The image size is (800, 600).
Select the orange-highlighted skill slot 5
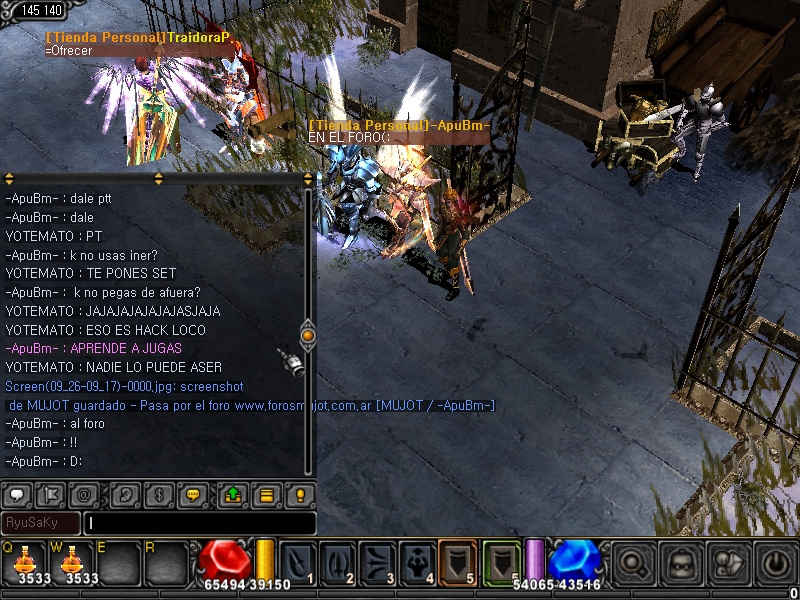458,562
